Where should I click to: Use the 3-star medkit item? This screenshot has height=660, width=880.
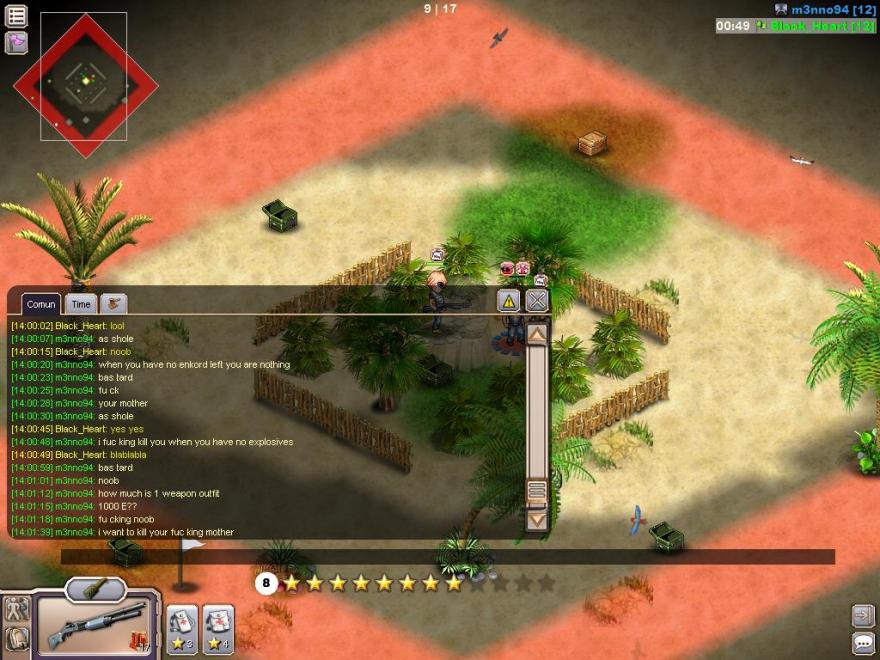[182, 628]
